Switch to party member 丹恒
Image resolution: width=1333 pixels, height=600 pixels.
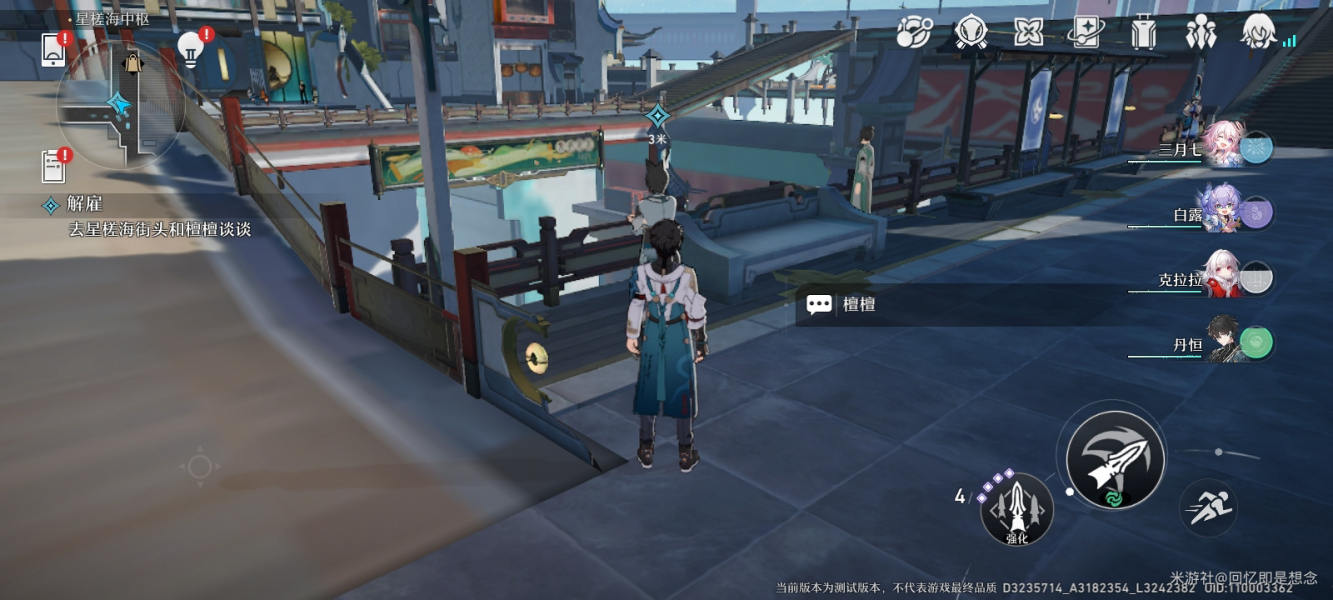[1222, 343]
